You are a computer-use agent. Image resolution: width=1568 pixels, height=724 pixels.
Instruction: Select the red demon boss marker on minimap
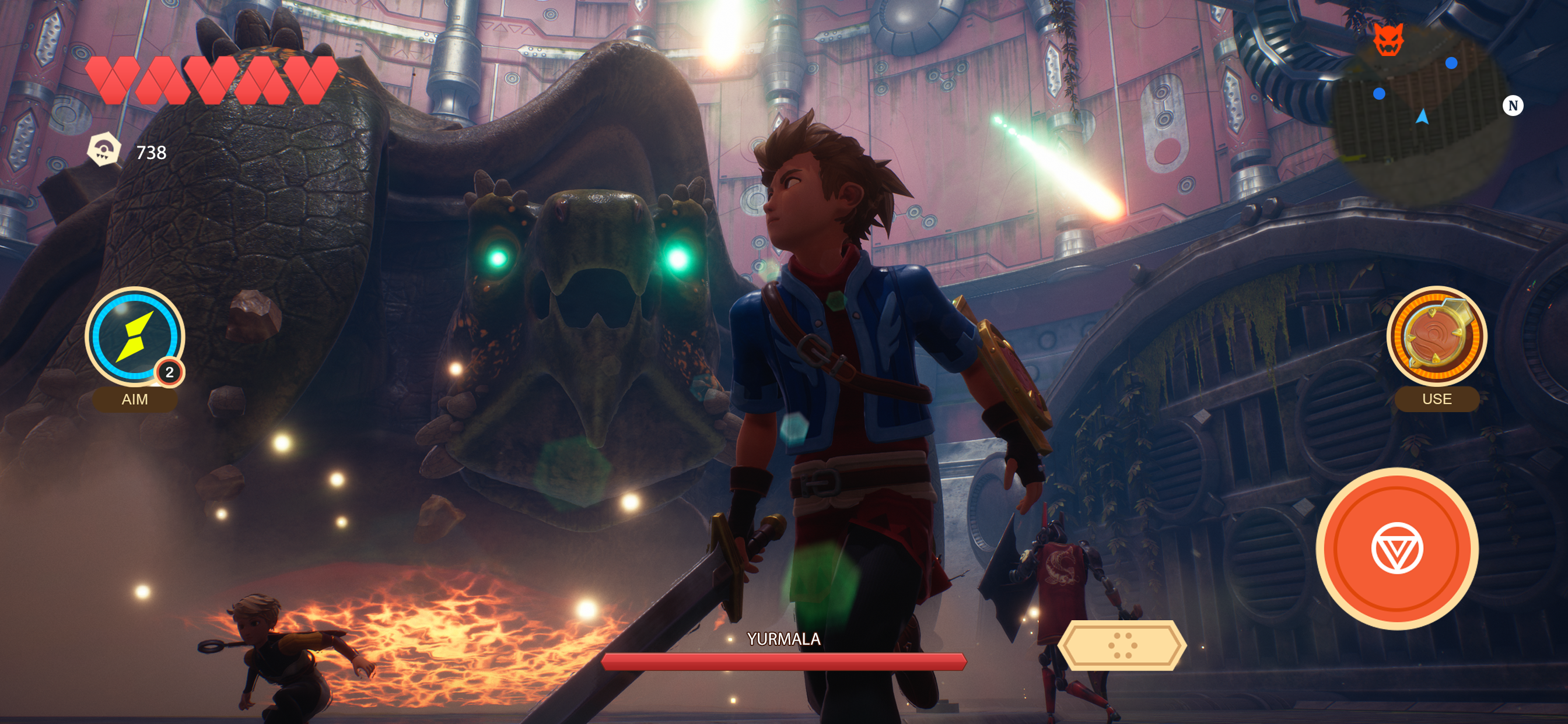tap(1388, 40)
